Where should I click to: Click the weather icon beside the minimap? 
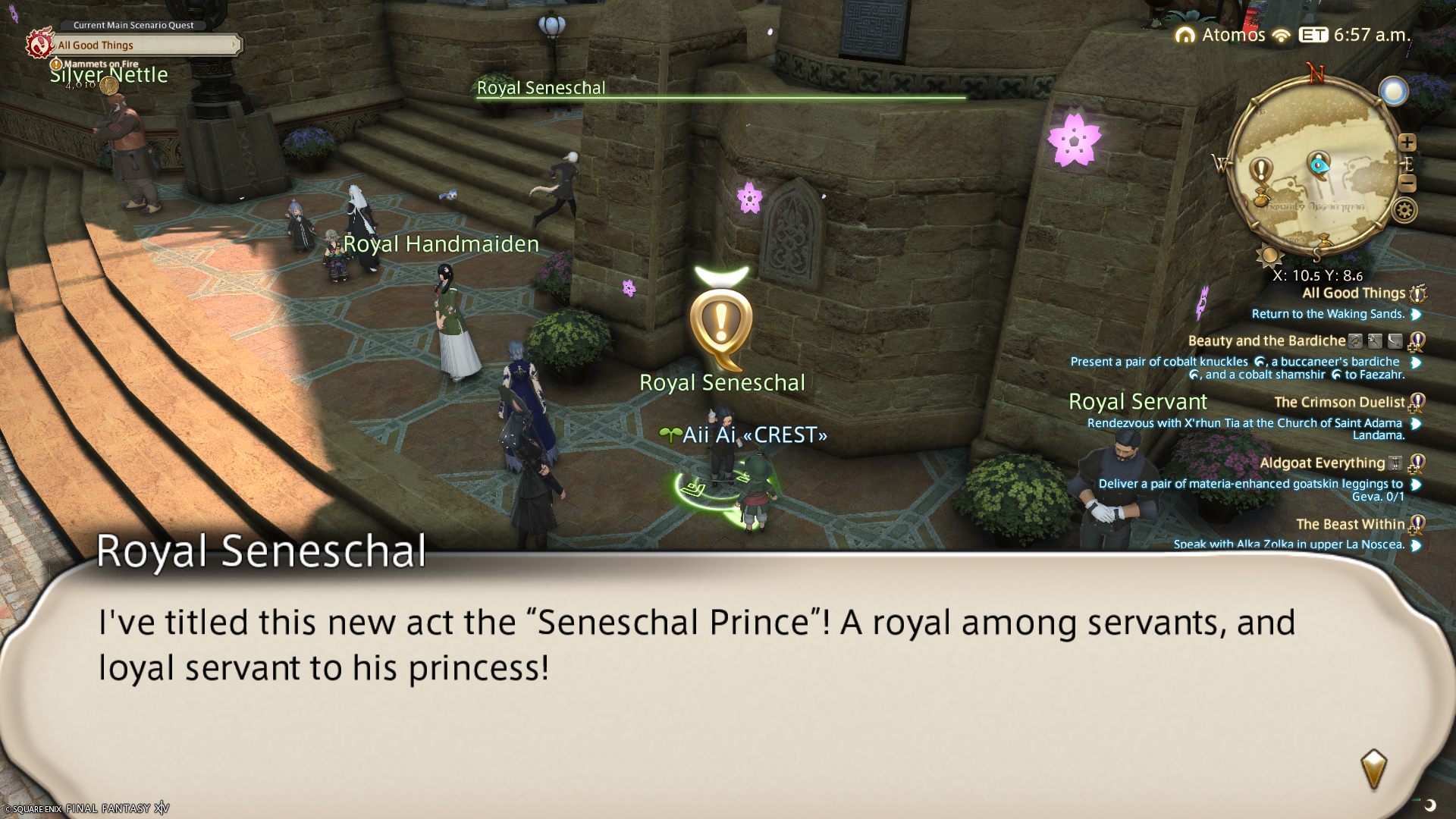point(1393,92)
